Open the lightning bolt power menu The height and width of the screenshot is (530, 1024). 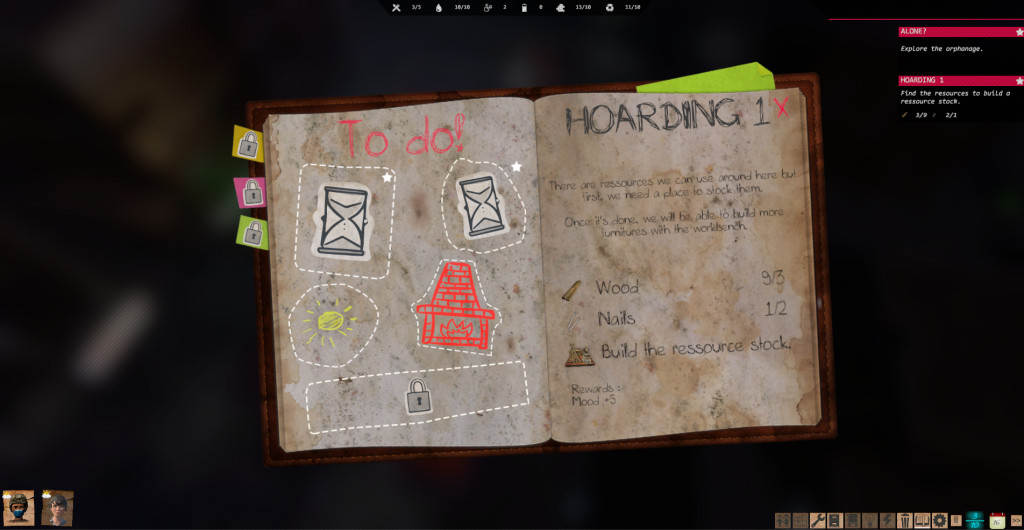pos(887,520)
